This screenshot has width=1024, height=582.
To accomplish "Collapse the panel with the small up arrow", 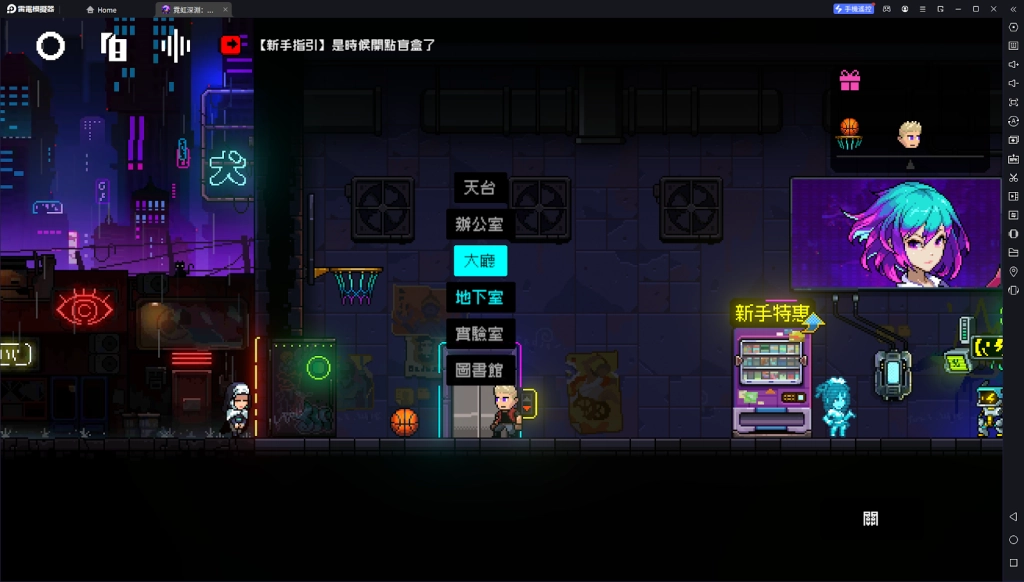I will point(910,163).
